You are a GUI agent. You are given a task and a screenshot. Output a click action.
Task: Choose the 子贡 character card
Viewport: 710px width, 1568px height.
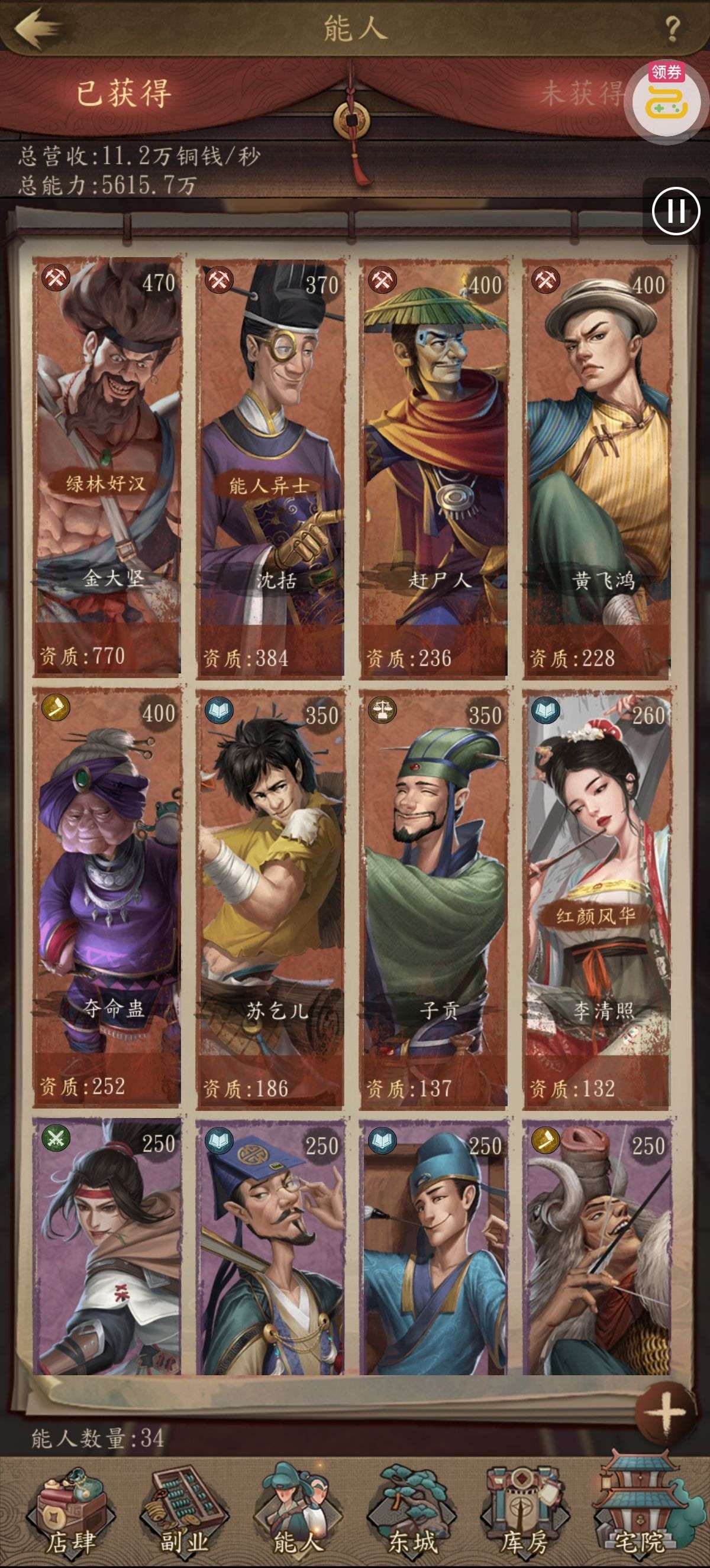tap(433, 896)
